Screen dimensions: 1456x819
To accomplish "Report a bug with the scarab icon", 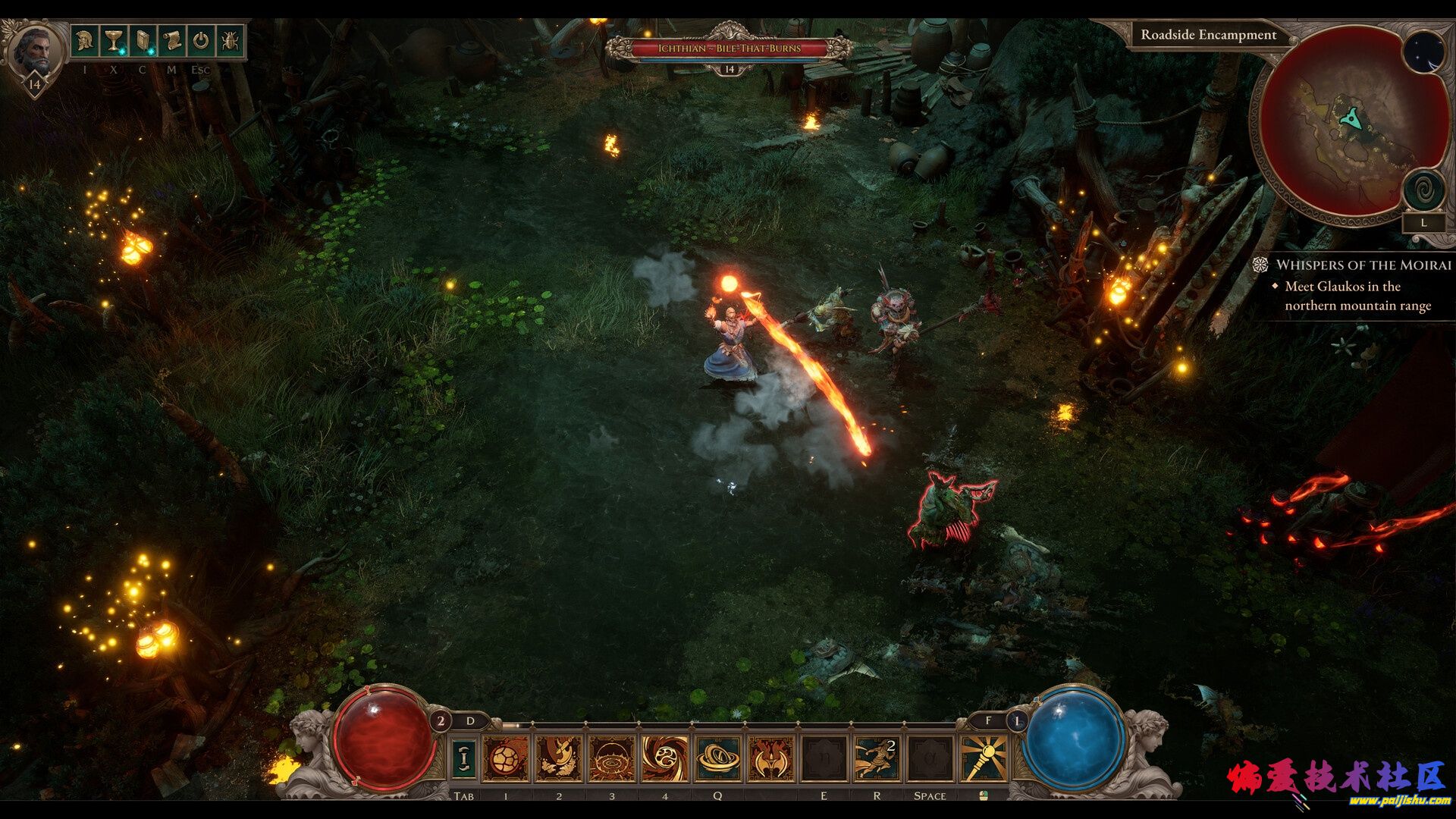I will (x=229, y=40).
